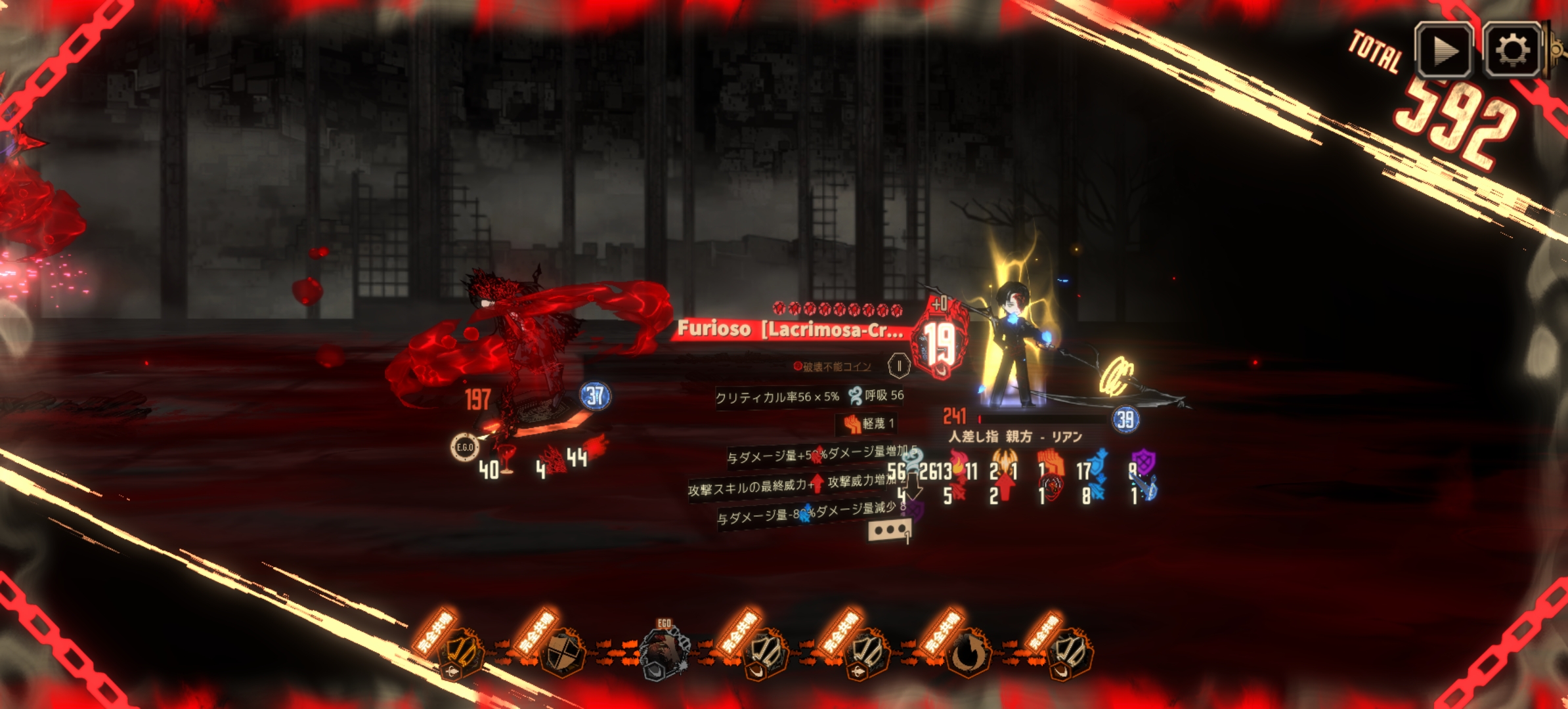Image resolution: width=1568 pixels, height=709 pixels.
Task: Open the gear settings menu
Action: [x=1512, y=51]
